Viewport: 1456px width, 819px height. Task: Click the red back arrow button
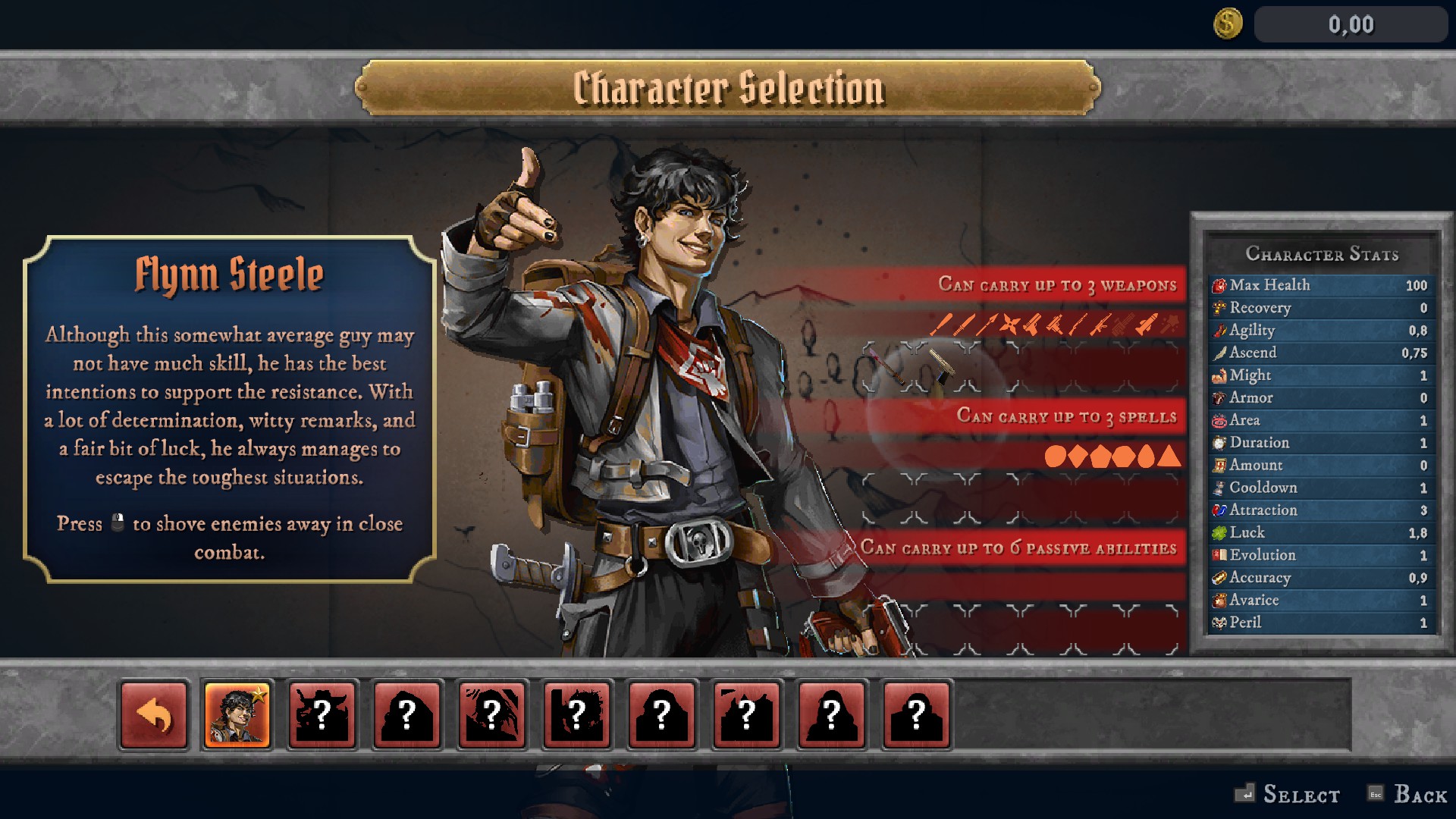click(154, 715)
